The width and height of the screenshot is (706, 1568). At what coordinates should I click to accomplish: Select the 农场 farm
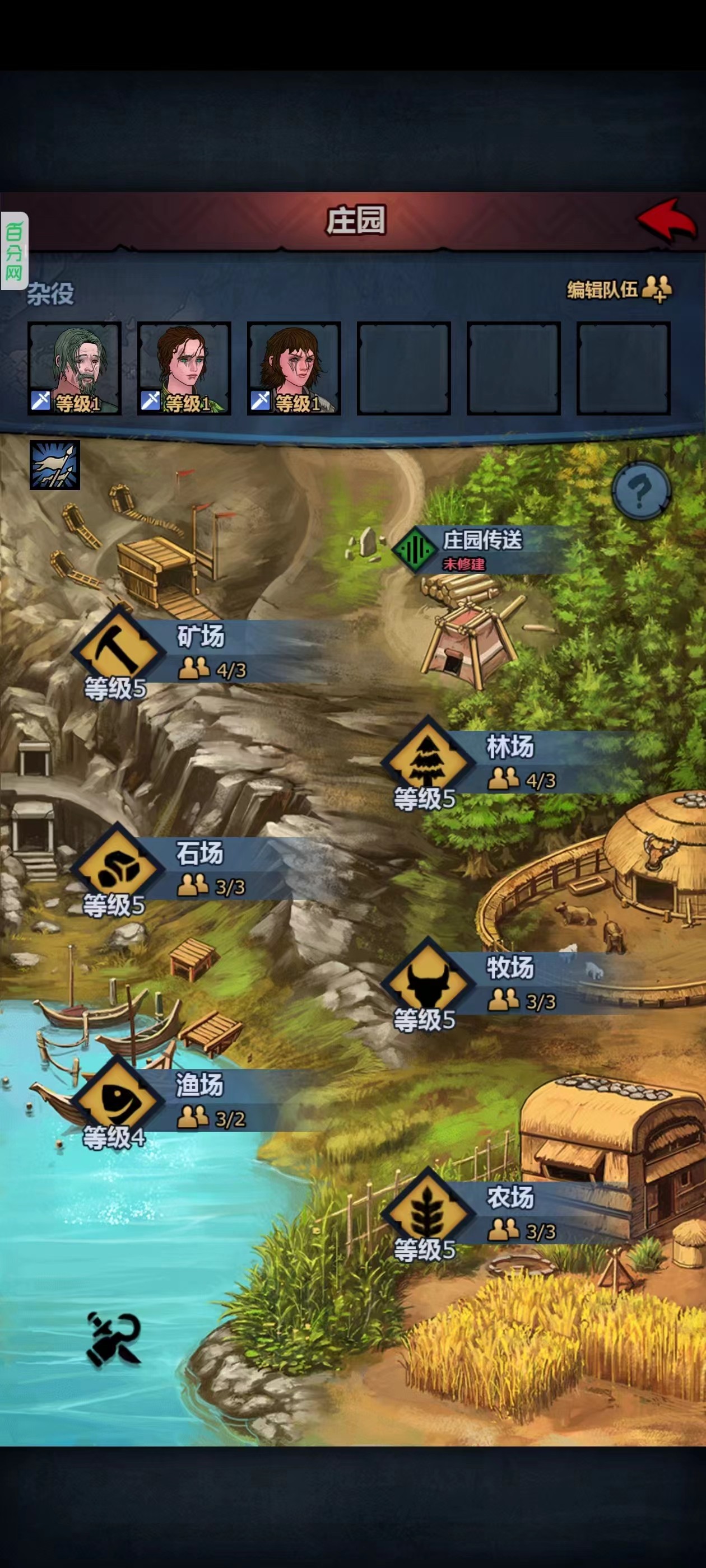[x=428, y=1211]
